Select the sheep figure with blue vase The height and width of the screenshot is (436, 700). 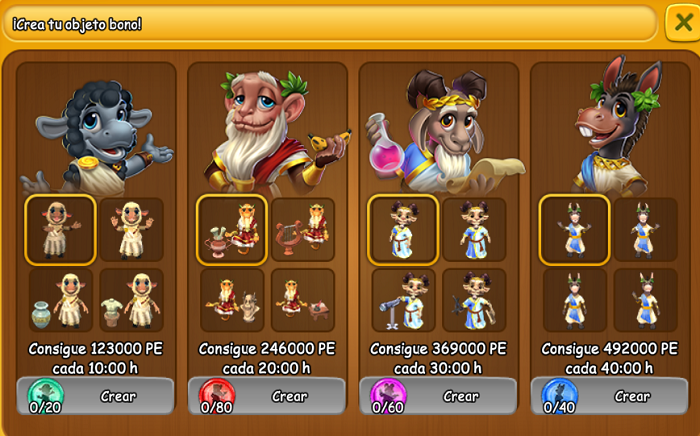click(x=61, y=299)
